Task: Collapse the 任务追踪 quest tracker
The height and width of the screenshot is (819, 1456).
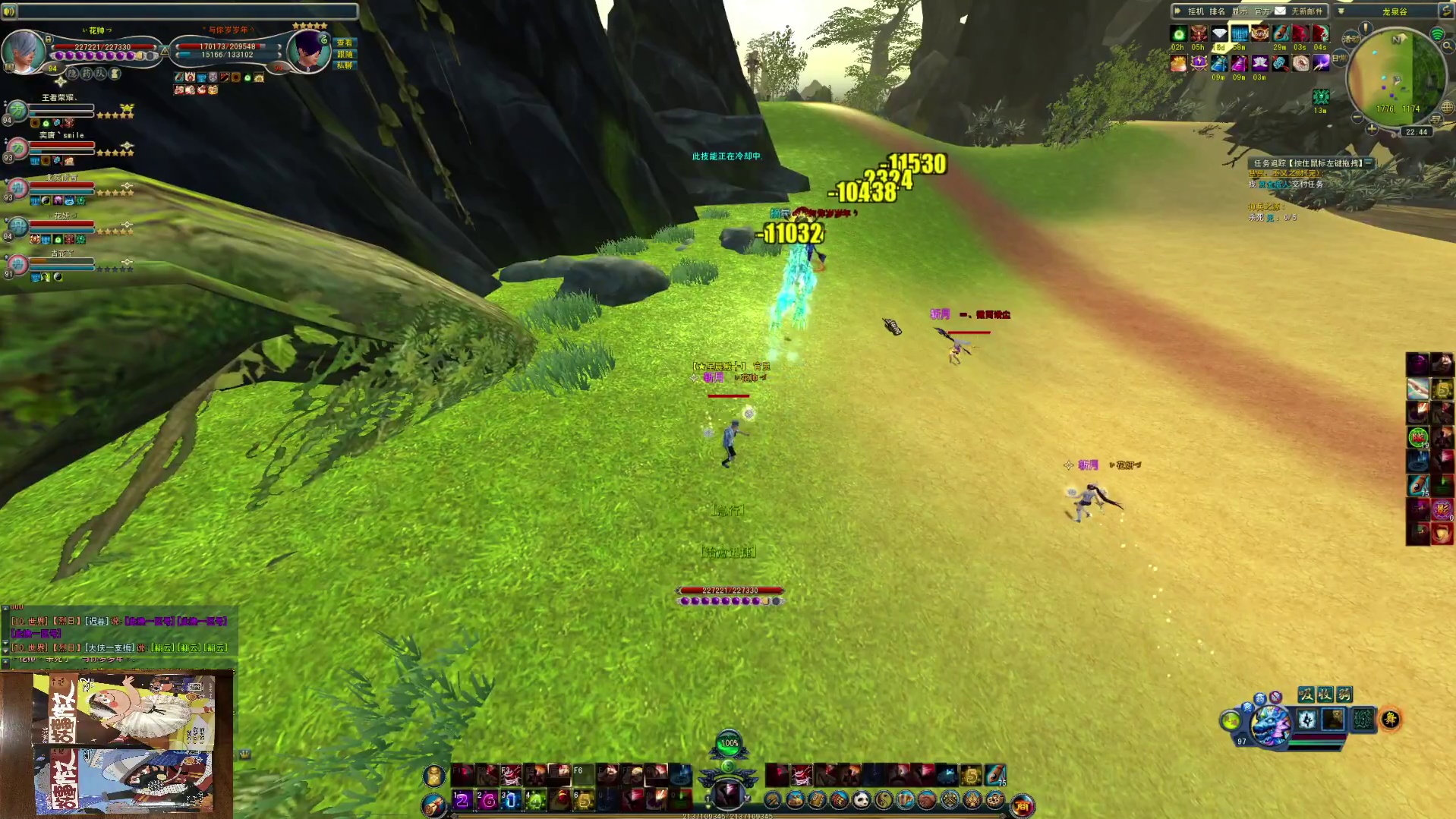Action: [1368, 162]
